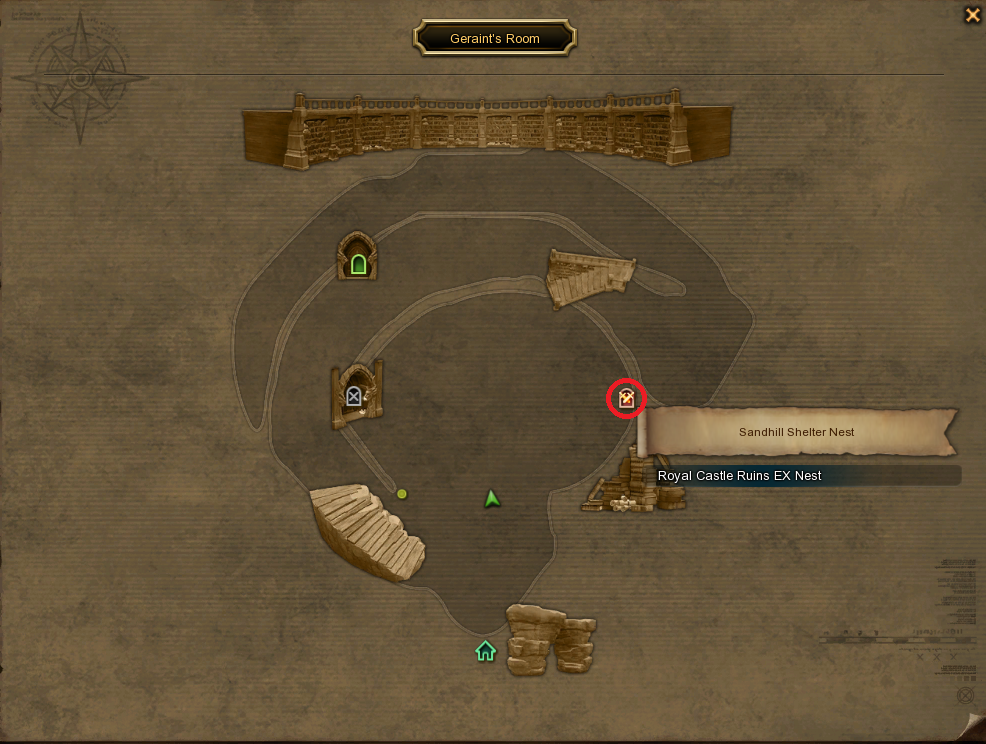986x744 pixels.
Task: Click the small yellow dot map marker
Action: tap(402, 493)
